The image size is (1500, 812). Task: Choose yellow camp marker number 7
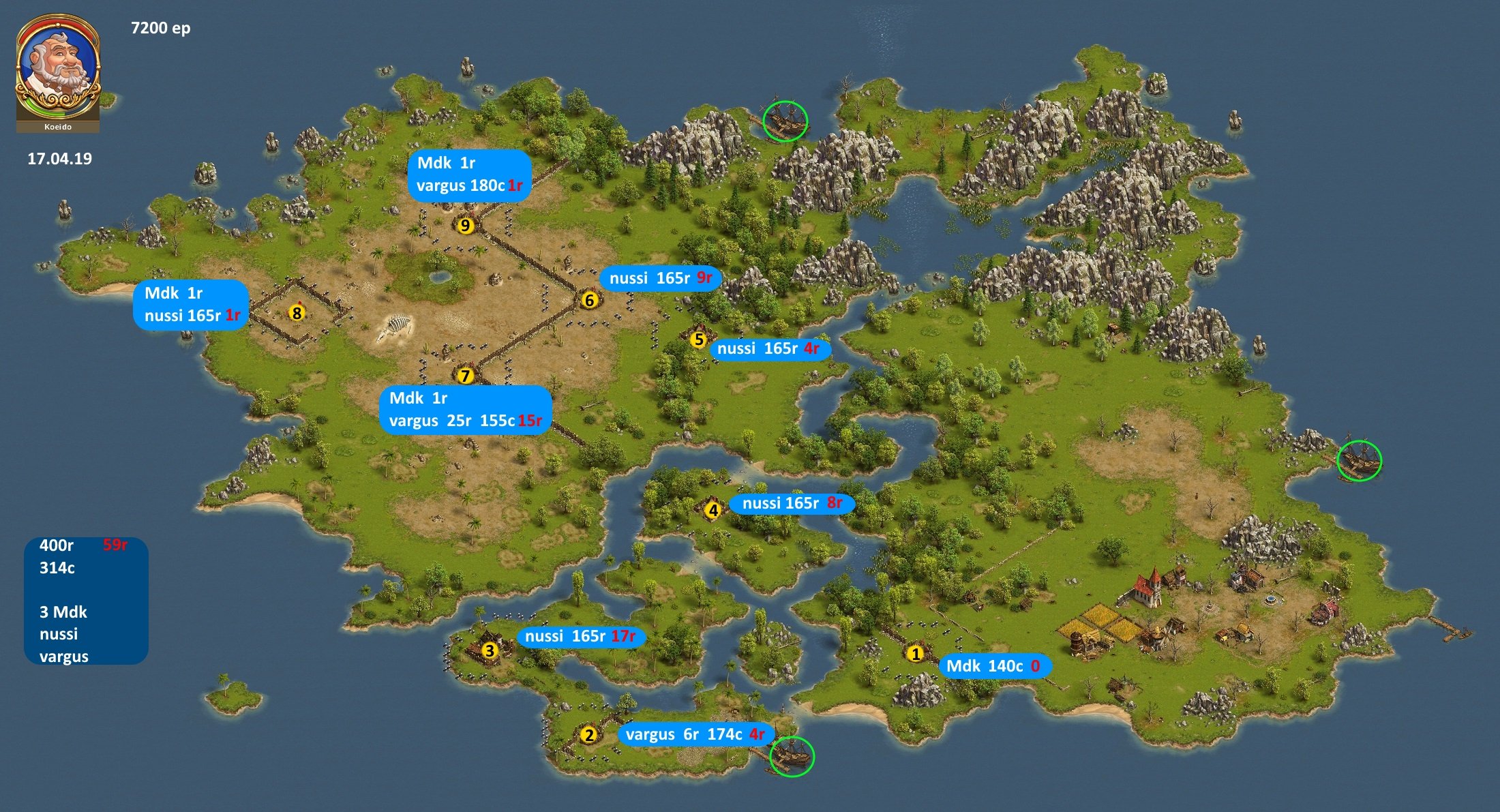click(x=465, y=376)
